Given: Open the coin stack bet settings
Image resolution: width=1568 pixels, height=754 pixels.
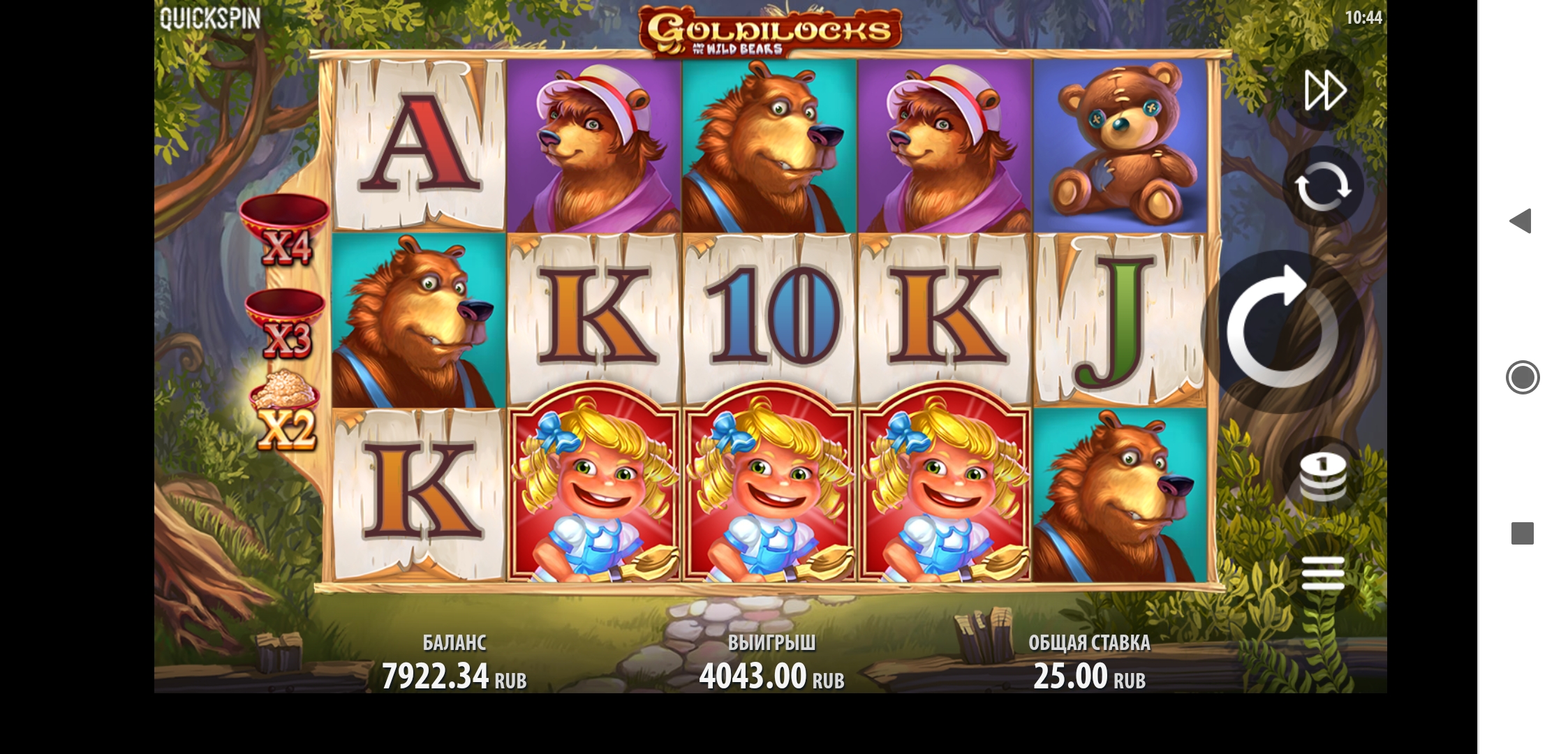Looking at the screenshot, I should point(1322,477).
